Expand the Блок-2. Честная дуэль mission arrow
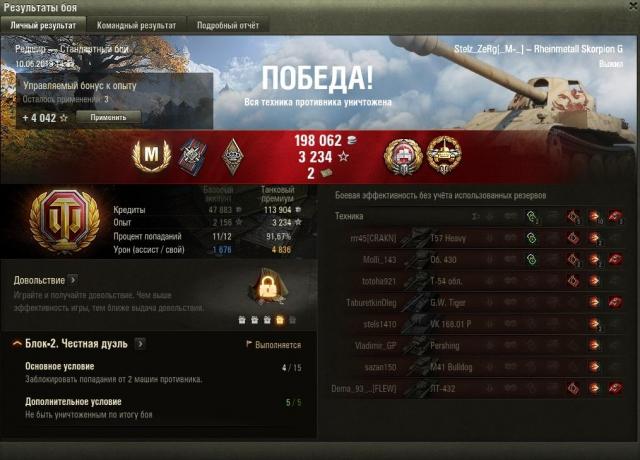 141,344
